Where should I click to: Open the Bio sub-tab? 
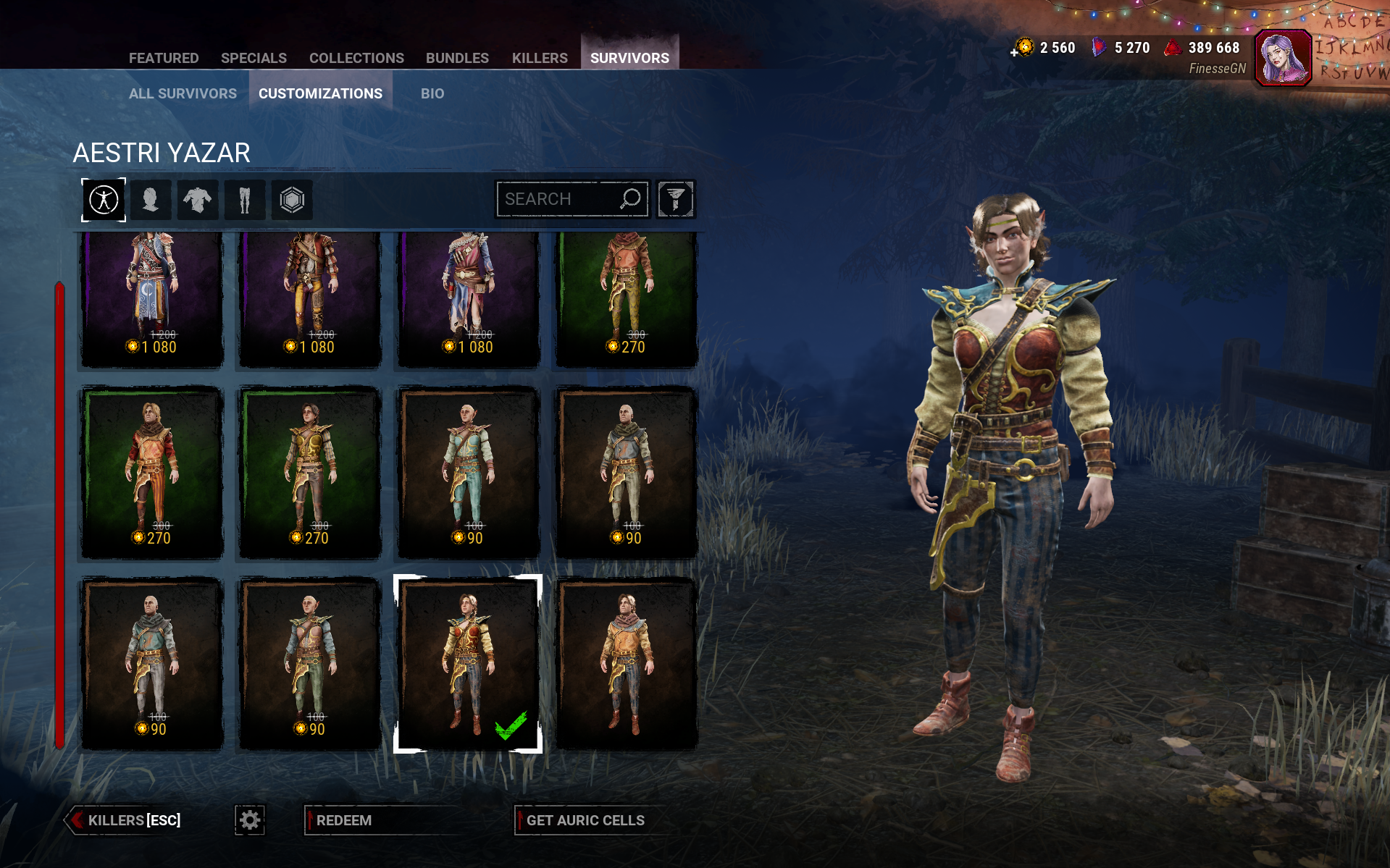(432, 93)
